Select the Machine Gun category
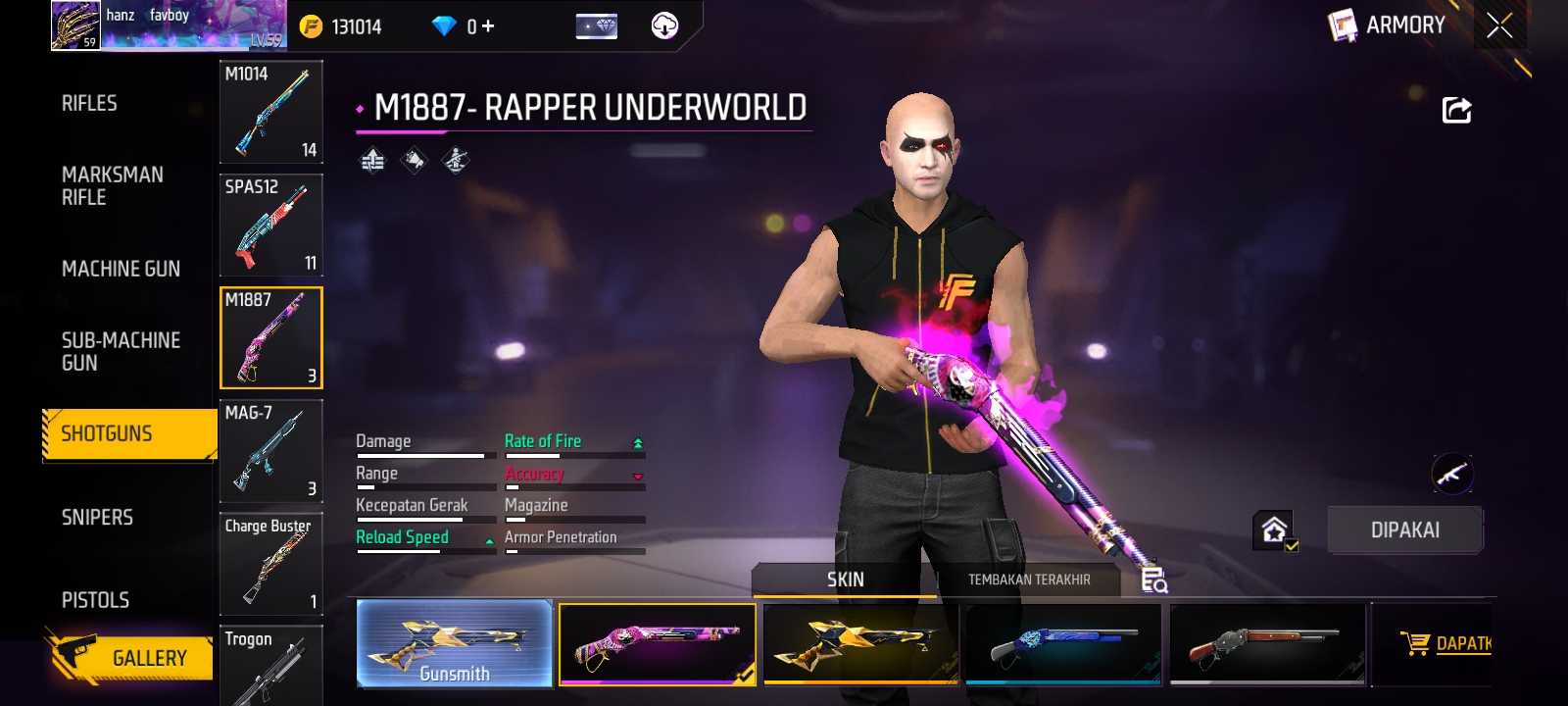 pyautogui.click(x=121, y=269)
